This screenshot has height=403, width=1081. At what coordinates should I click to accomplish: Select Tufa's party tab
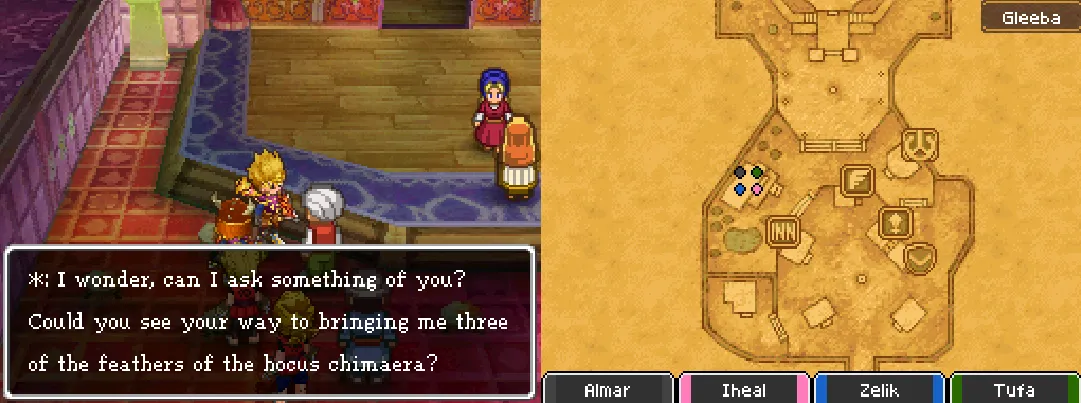[x=1014, y=390]
